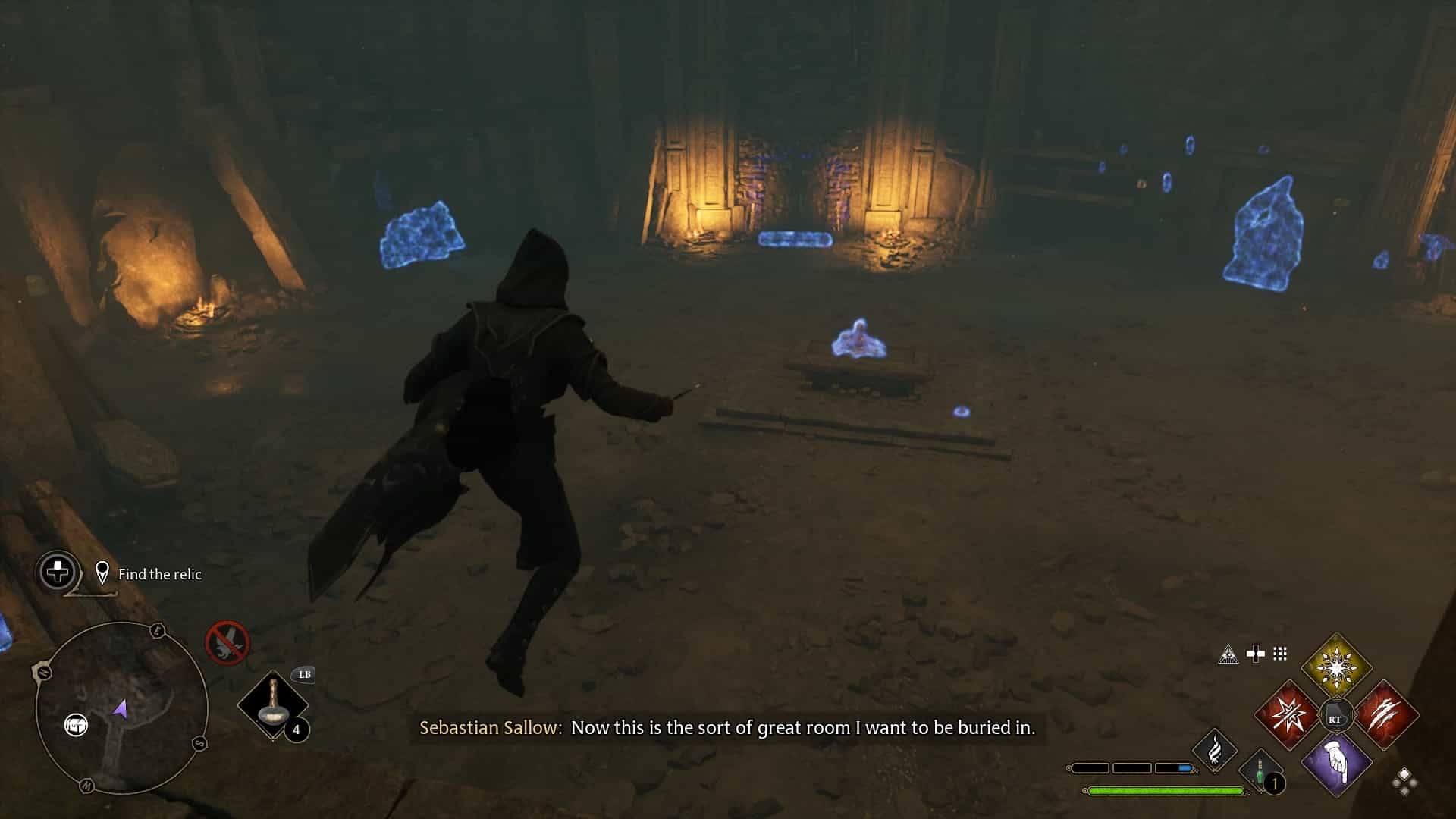Toggle the spell set diamonds in bottom corner
The height and width of the screenshot is (819, 1456).
[1404, 780]
